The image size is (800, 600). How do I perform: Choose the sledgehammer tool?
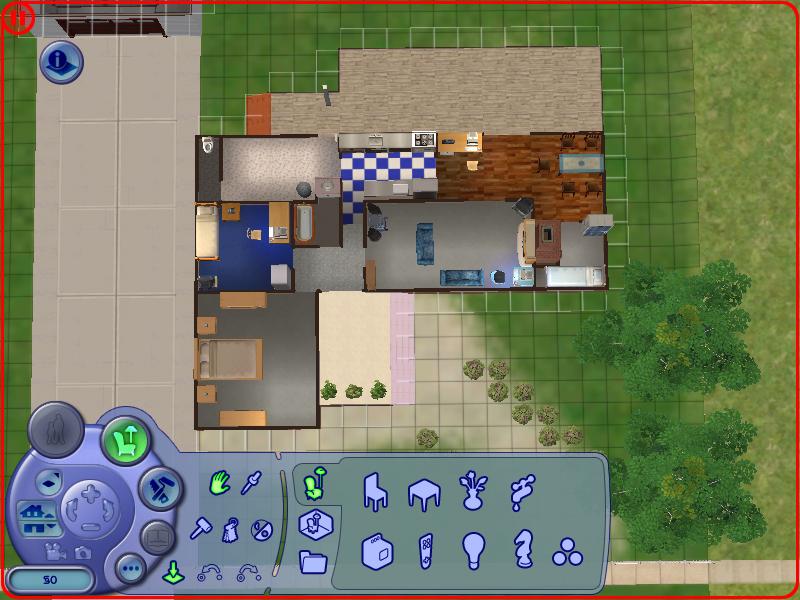[x=202, y=527]
